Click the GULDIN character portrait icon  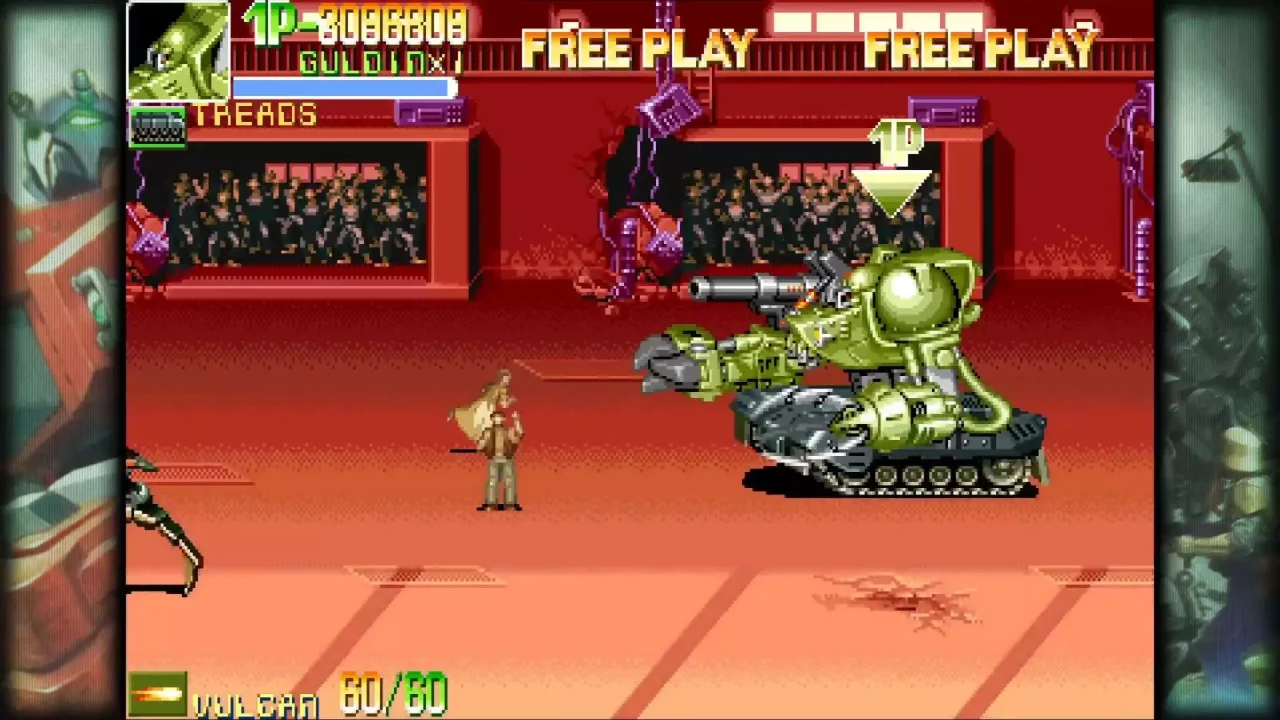[178, 48]
